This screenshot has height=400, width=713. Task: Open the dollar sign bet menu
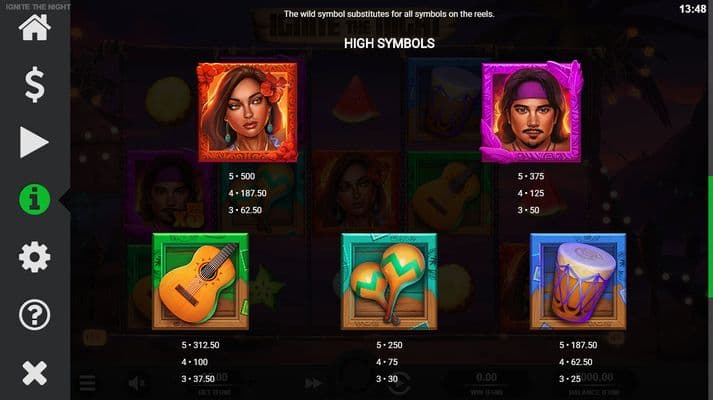(x=34, y=85)
